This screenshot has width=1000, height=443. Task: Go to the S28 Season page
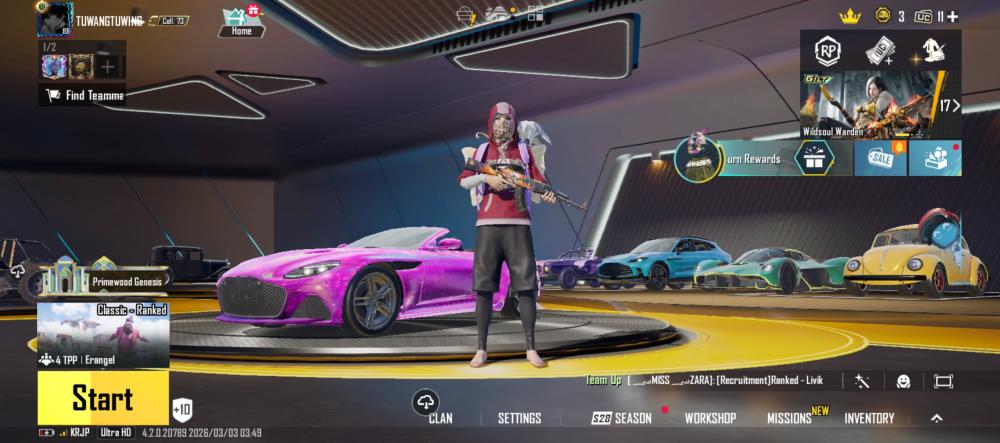click(x=621, y=418)
